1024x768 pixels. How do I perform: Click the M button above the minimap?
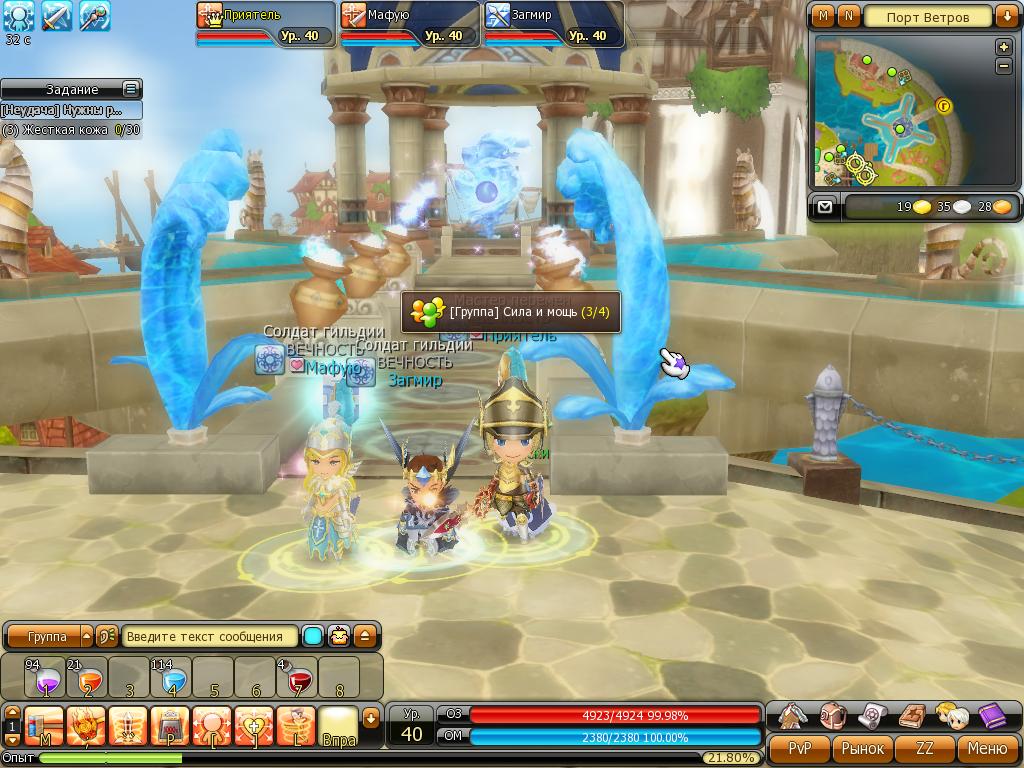pos(823,17)
